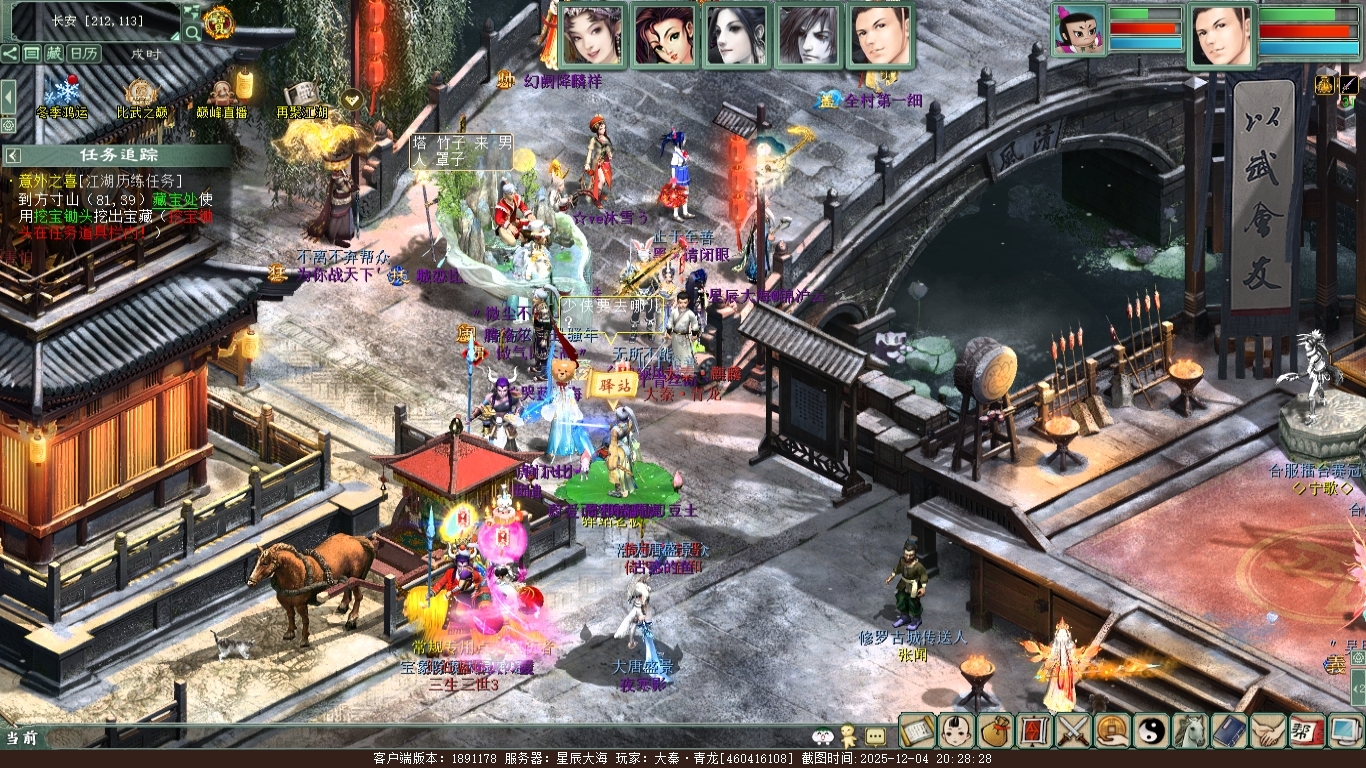Open the 日历 calendar button
1366x768 pixels.
(x=84, y=53)
